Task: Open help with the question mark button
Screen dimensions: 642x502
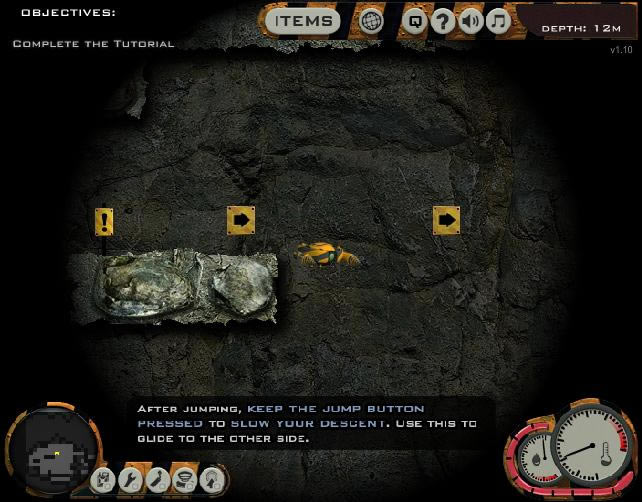Action: pos(443,21)
